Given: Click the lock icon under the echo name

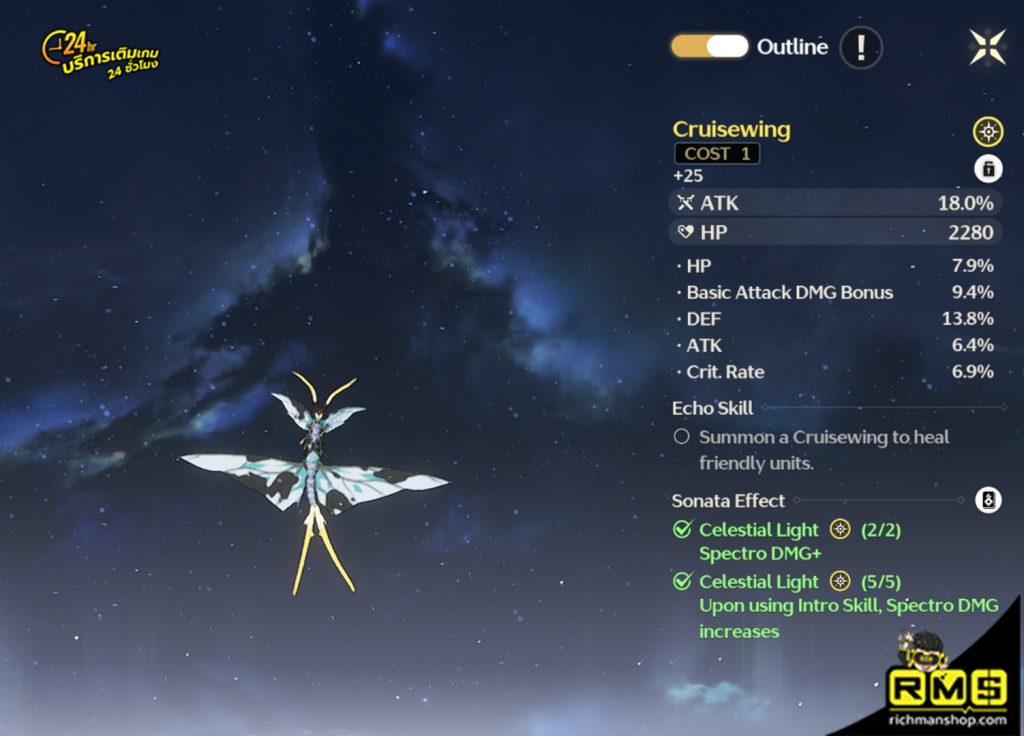Looking at the screenshot, I should tap(988, 168).
